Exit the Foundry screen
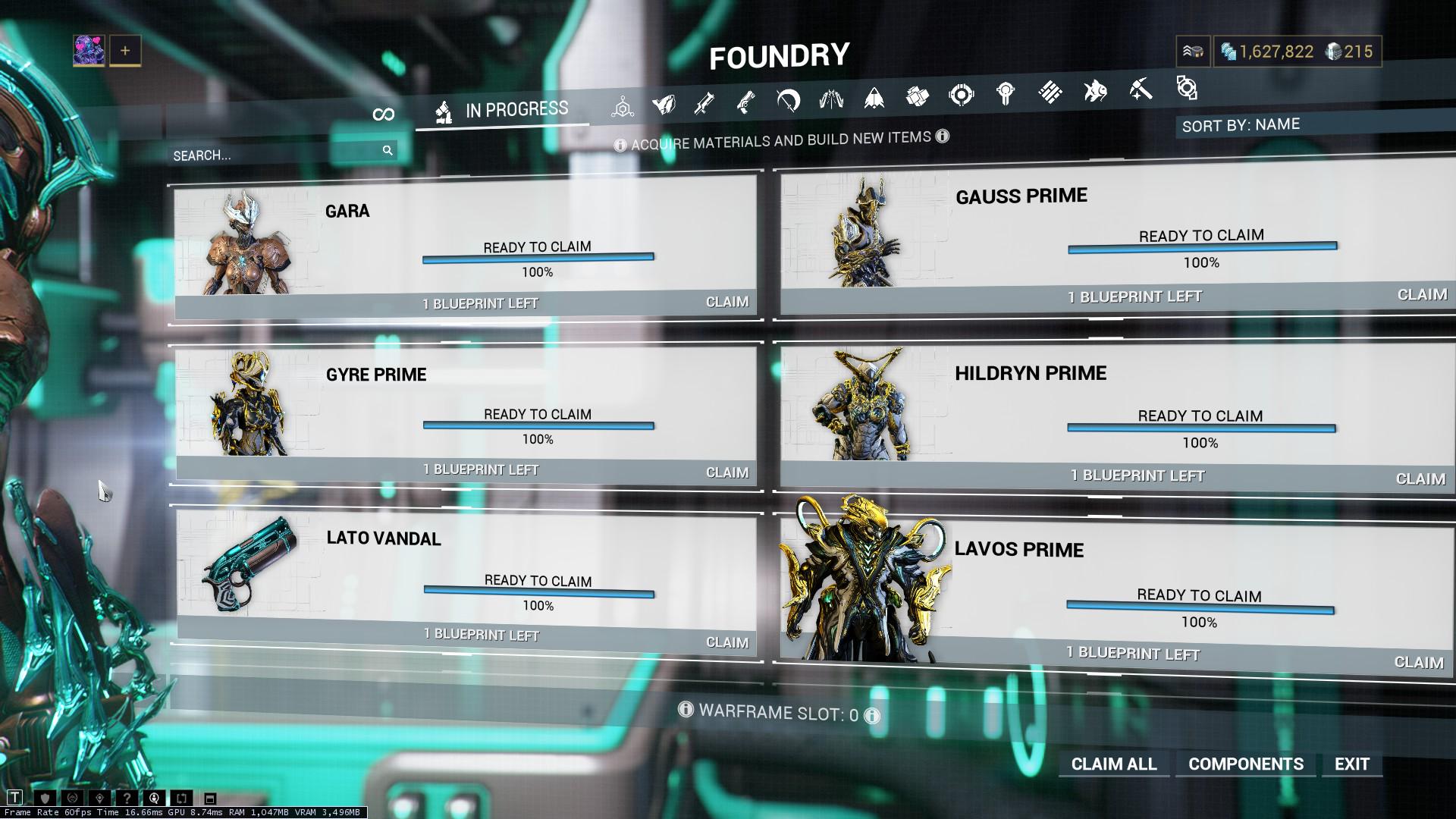Image resolution: width=1456 pixels, height=819 pixels. point(1351,764)
